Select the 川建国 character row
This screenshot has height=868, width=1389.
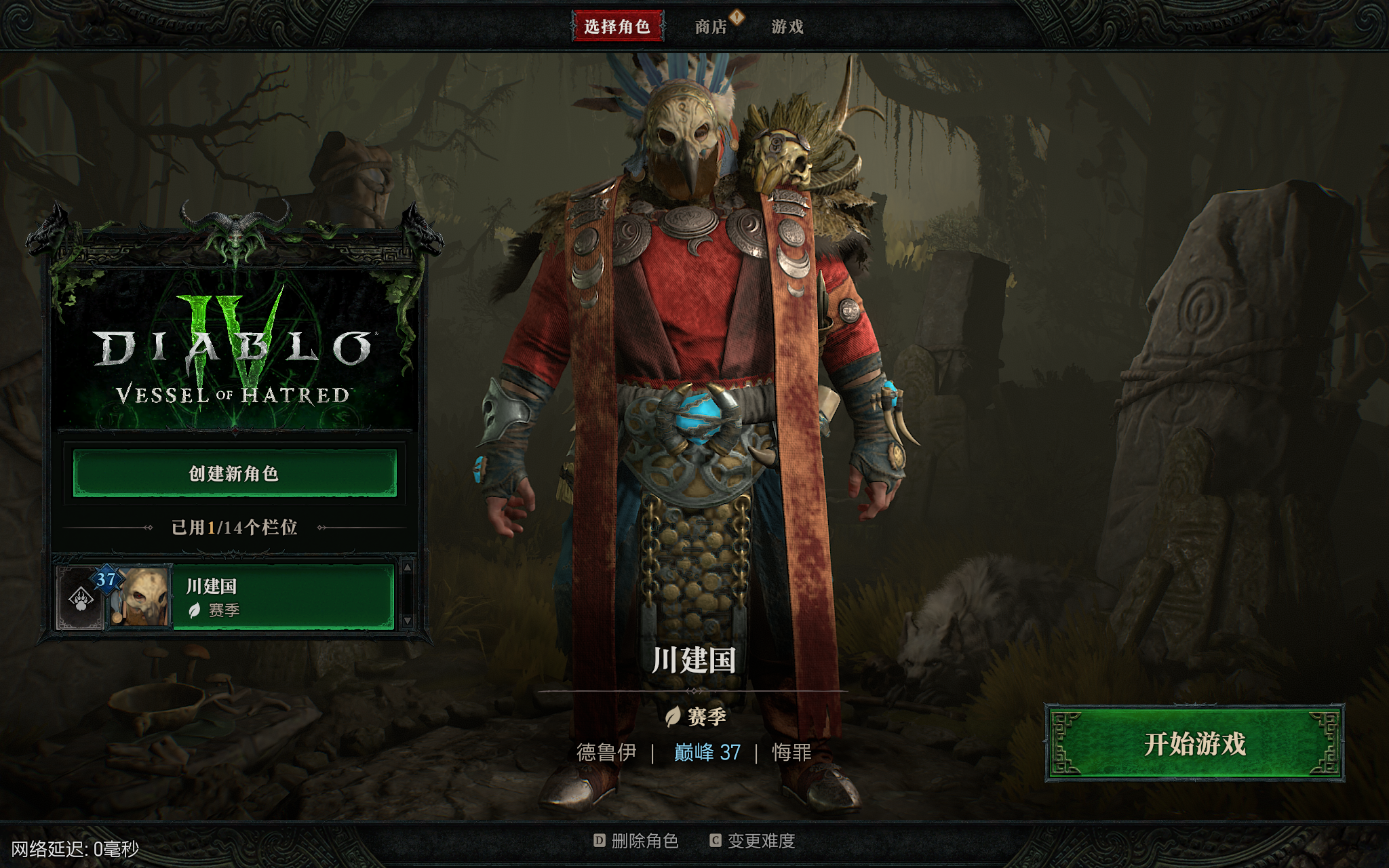coord(283,597)
